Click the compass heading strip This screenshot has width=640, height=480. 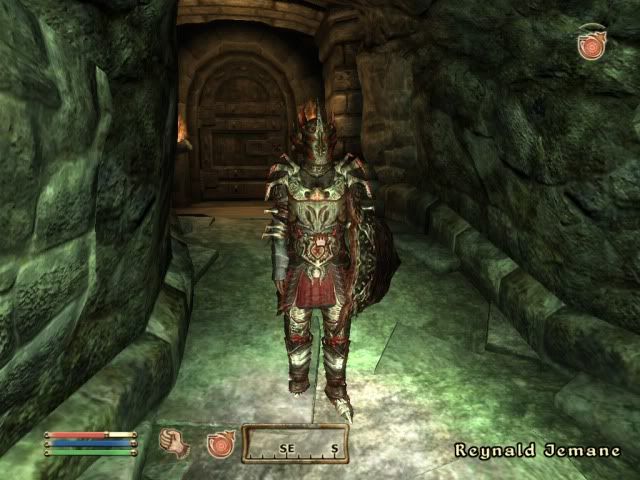295,444
